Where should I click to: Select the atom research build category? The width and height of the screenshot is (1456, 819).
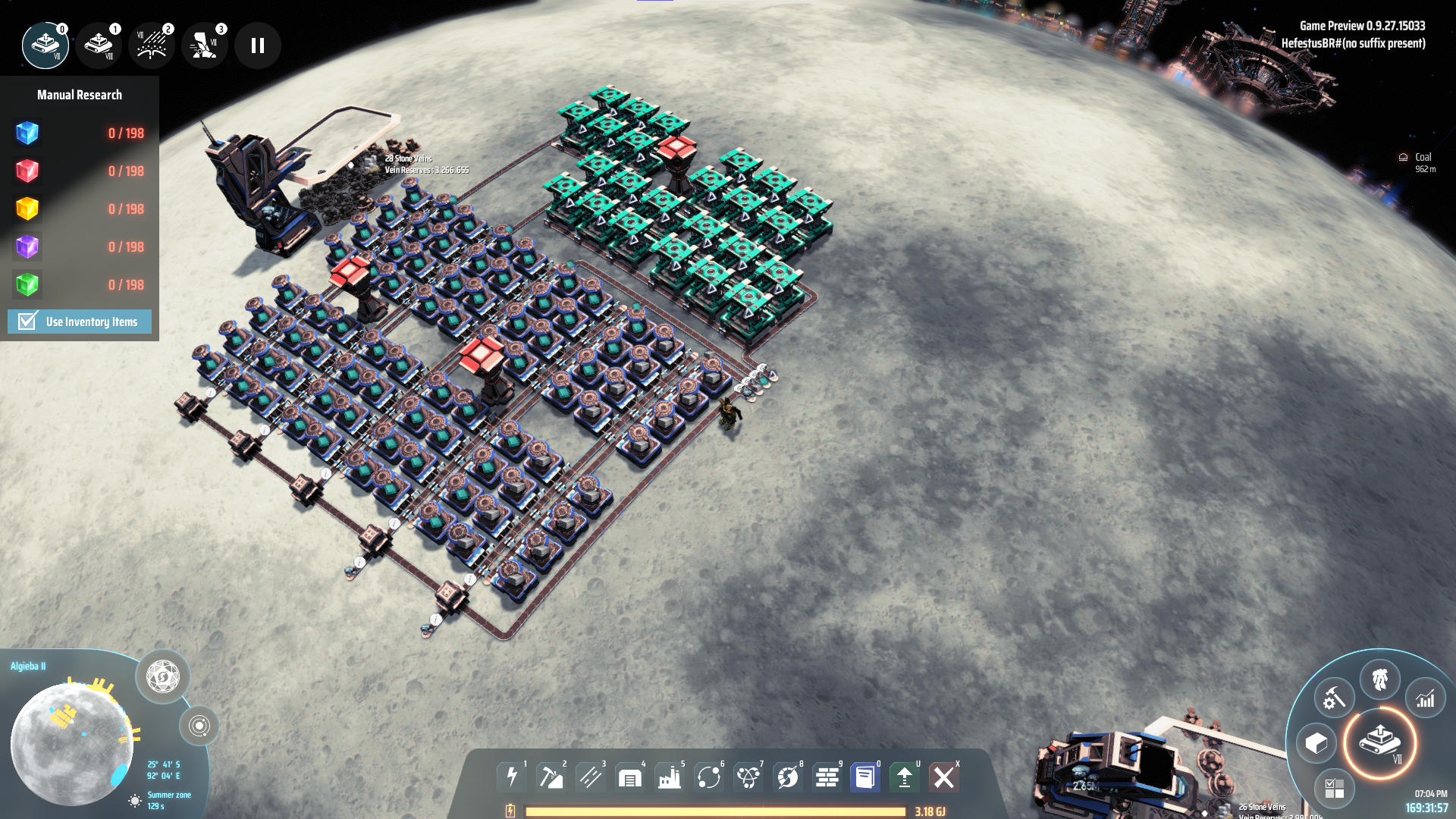[748, 777]
